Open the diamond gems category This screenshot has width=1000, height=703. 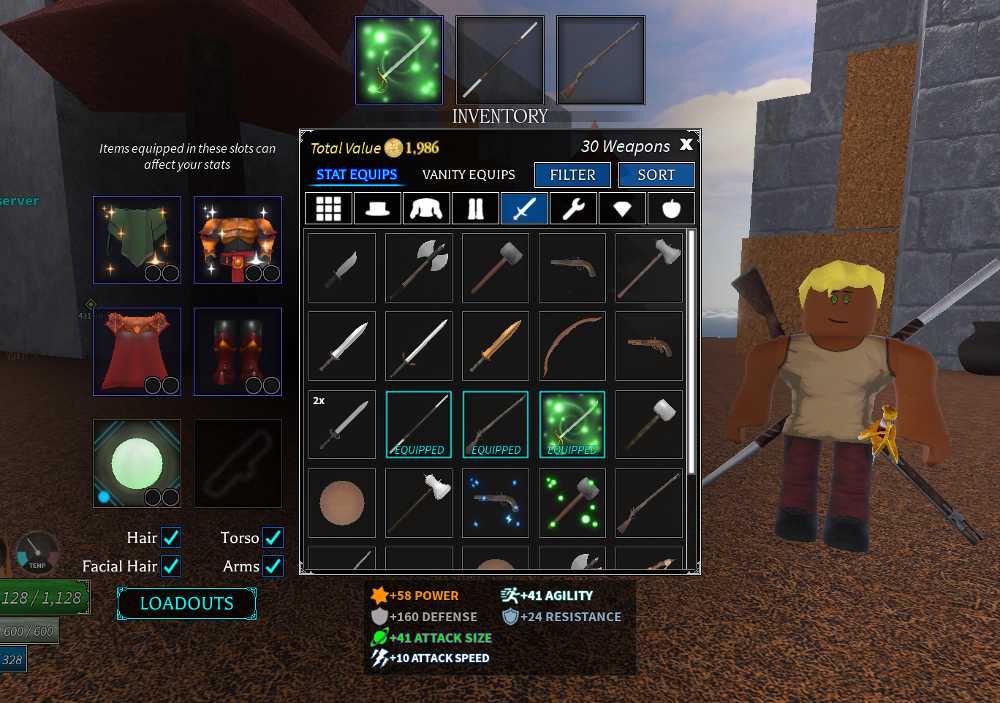[622, 209]
